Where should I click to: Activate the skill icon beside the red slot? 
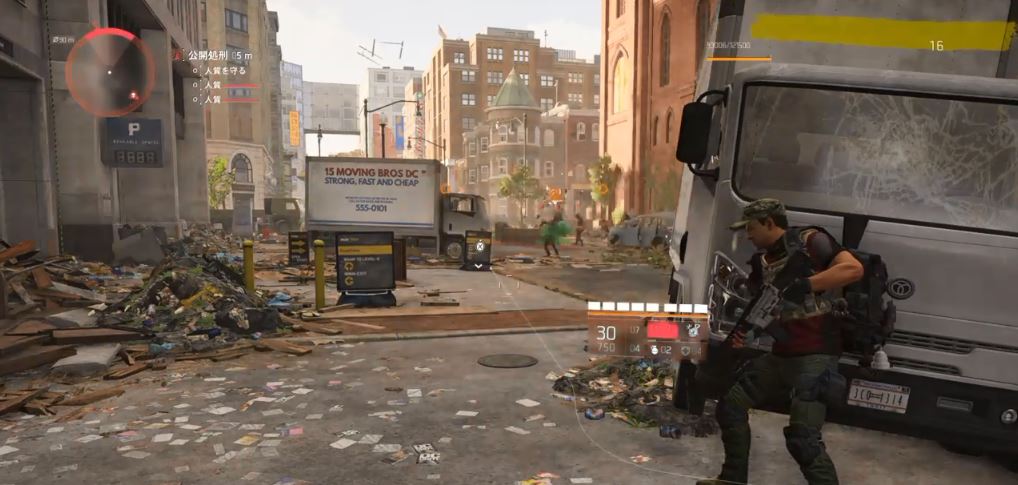pyautogui.click(x=692, y=329)
